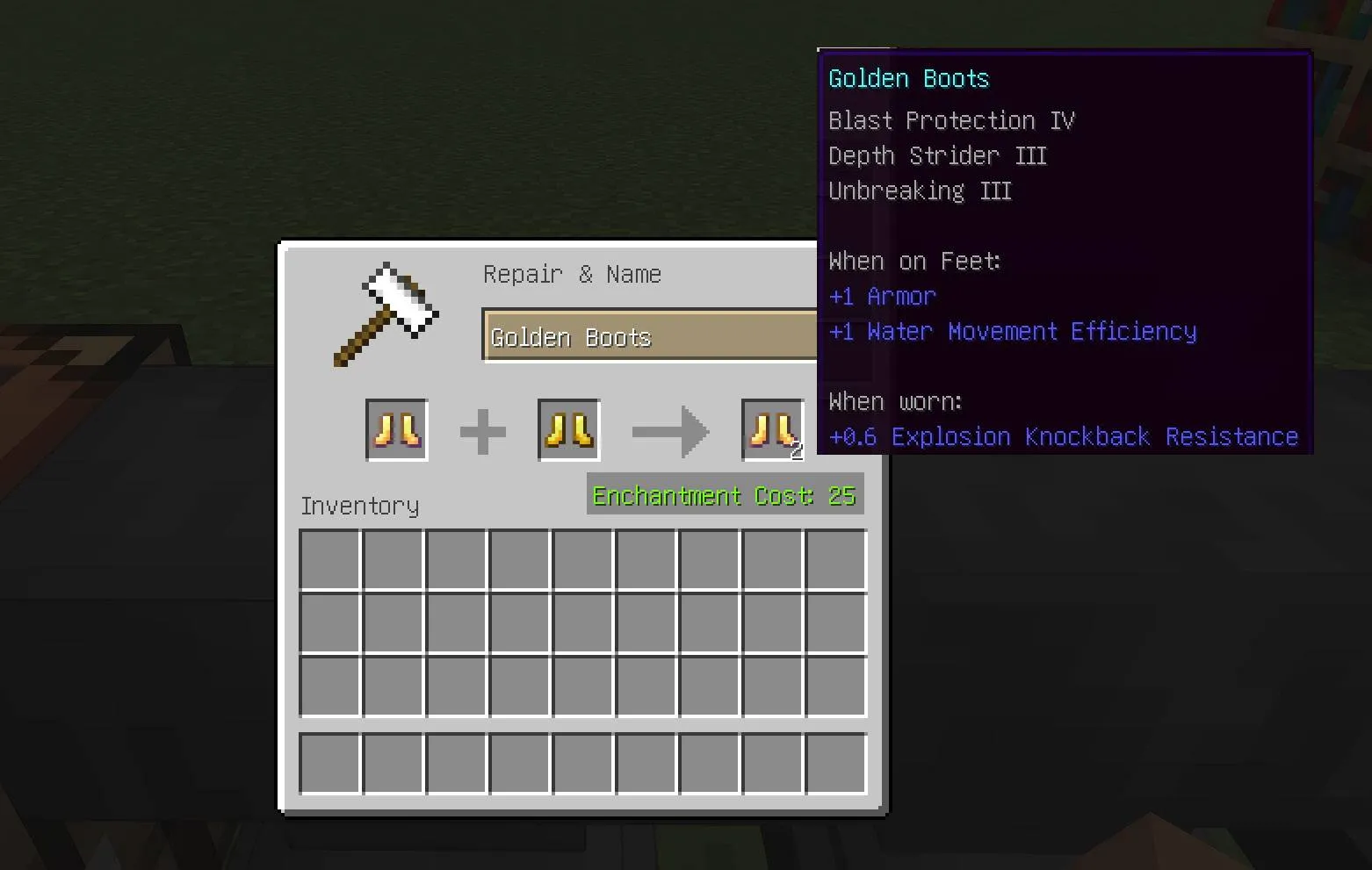
Task: Click the plus sign between the boot slots
Action: pyautogui.click(x=482, y=430)
